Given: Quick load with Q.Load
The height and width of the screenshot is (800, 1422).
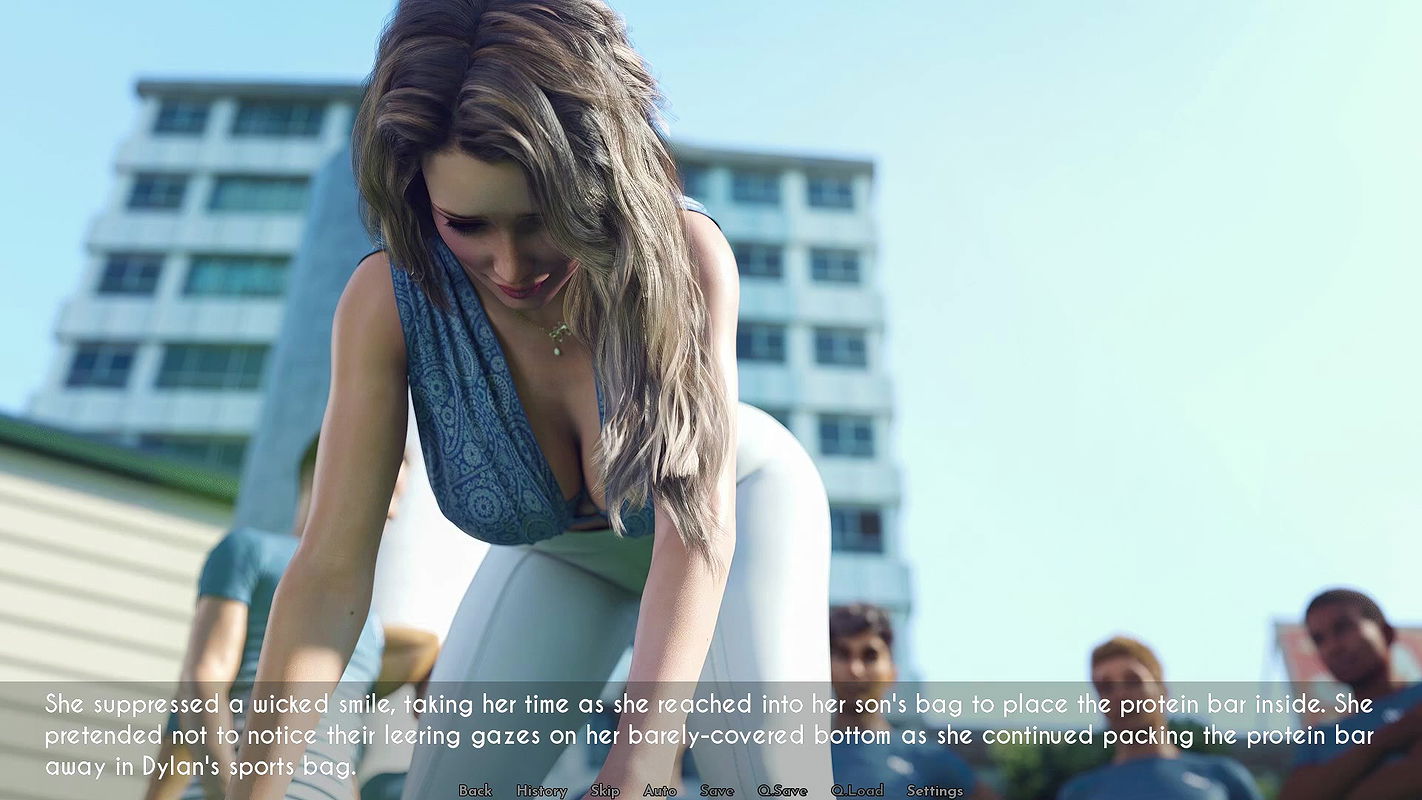Looking at the screenshot, I should point(857,790).
